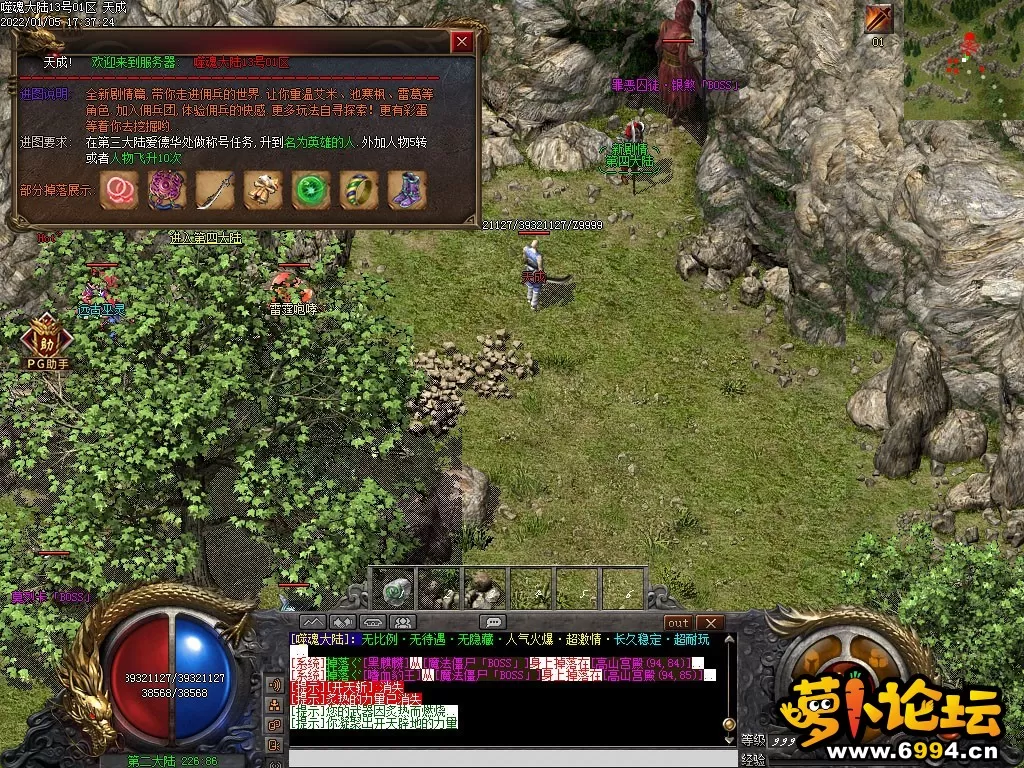Use the green swirl stone hotbar slot

(x=397, y=590)
